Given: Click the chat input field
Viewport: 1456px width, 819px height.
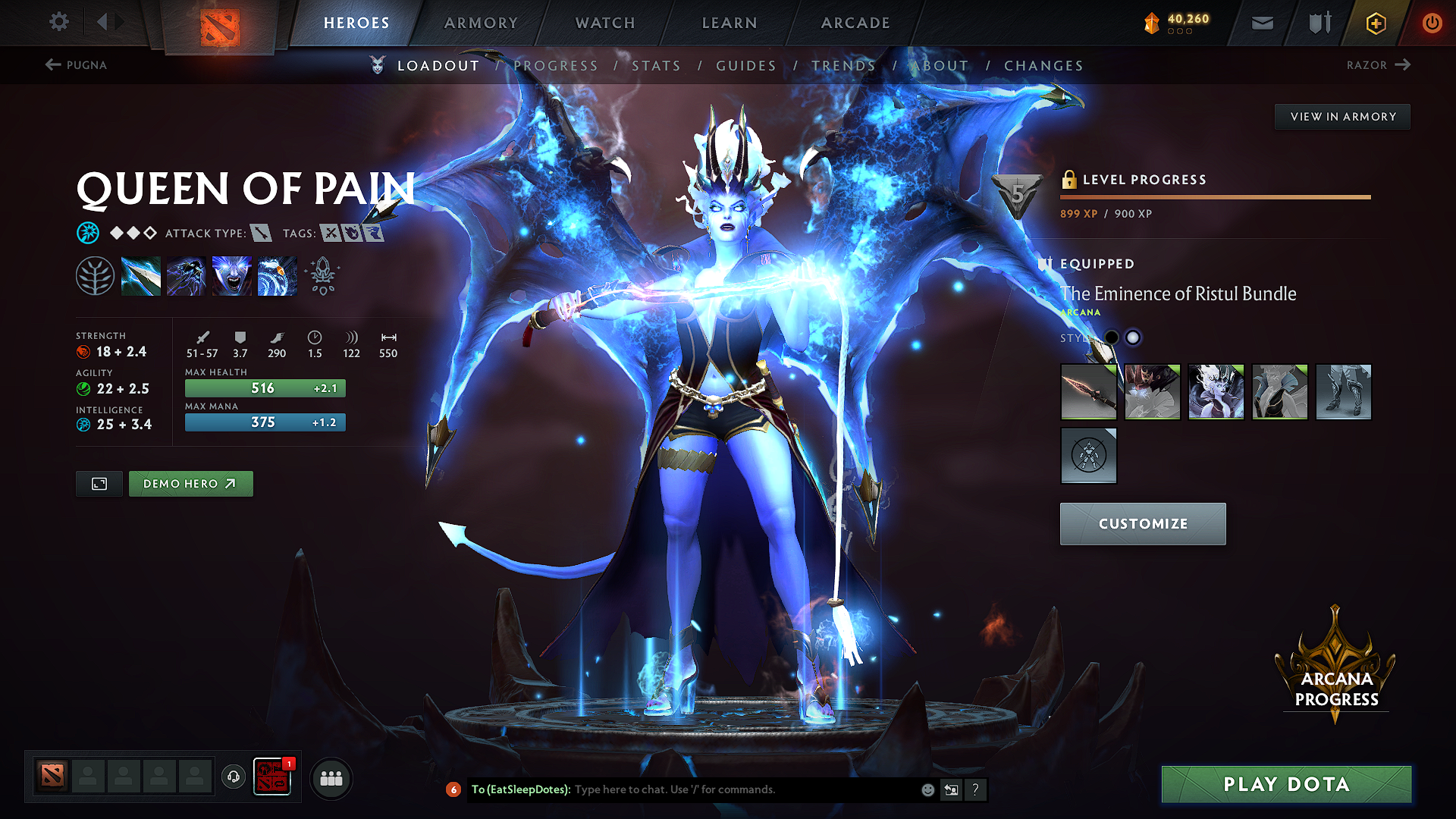Looking at the screenshot, I should point(743,789).
